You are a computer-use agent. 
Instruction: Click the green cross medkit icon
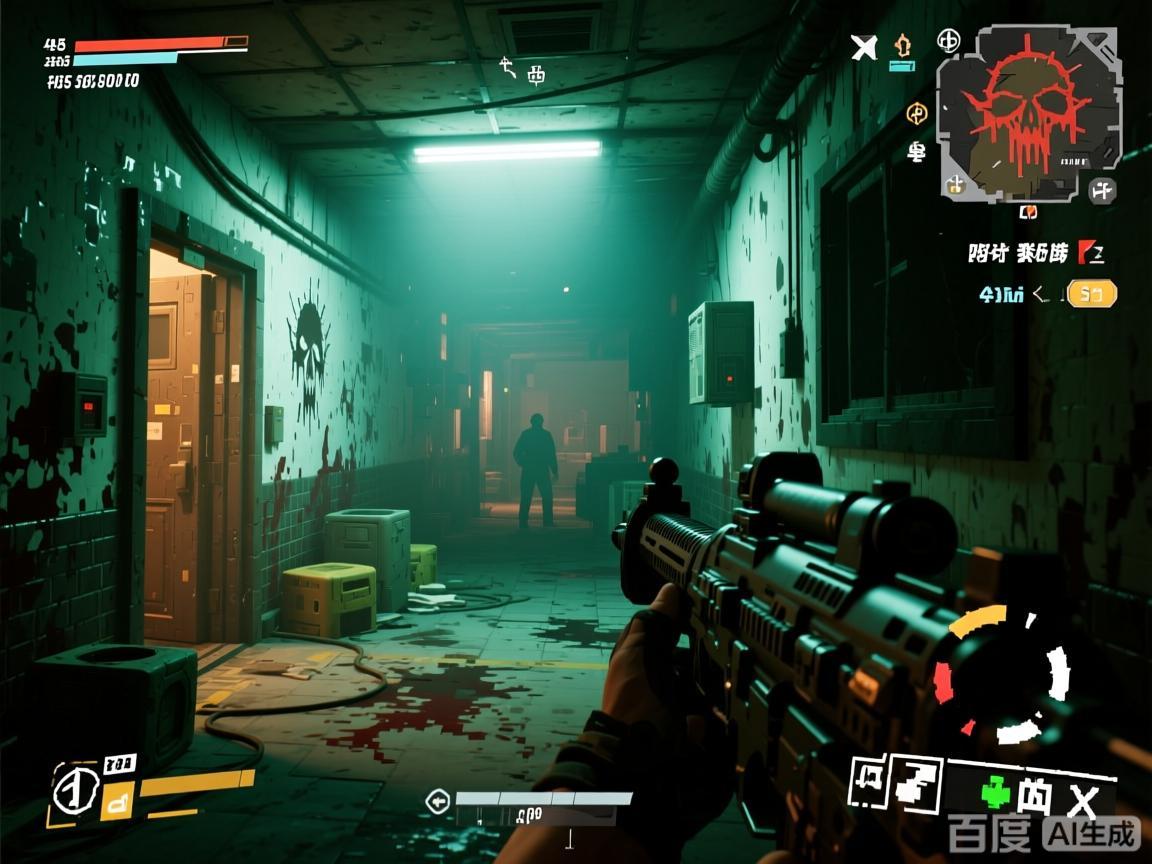(x=995, y=795)
